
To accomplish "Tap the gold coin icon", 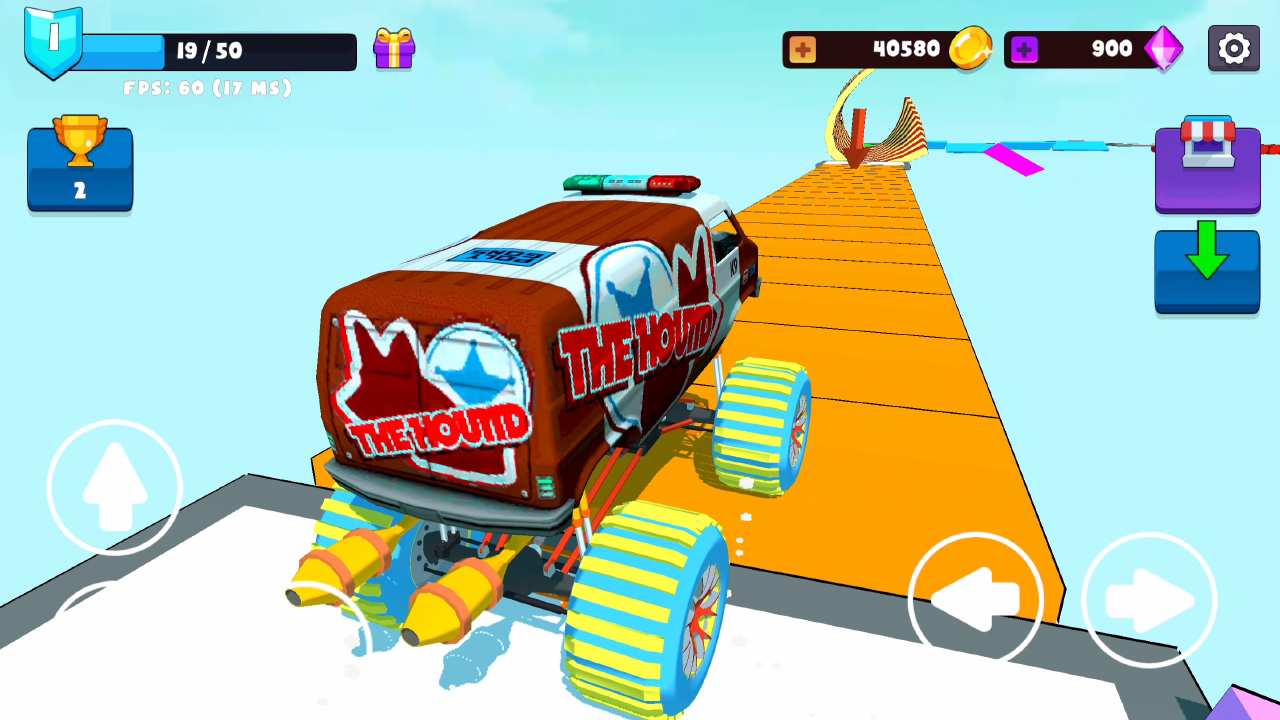I will (x=968, y=47).
